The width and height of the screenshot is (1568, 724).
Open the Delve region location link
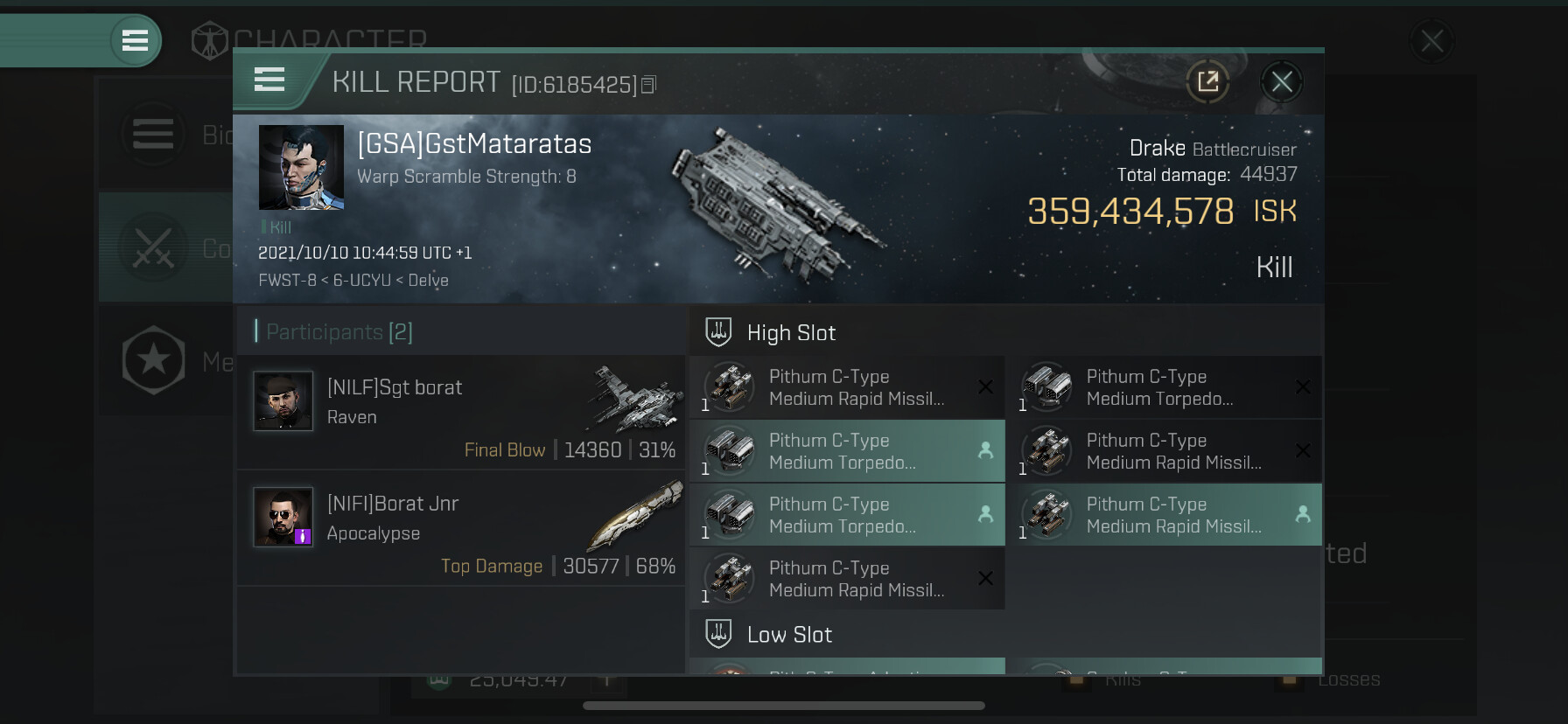pos(428,281)
